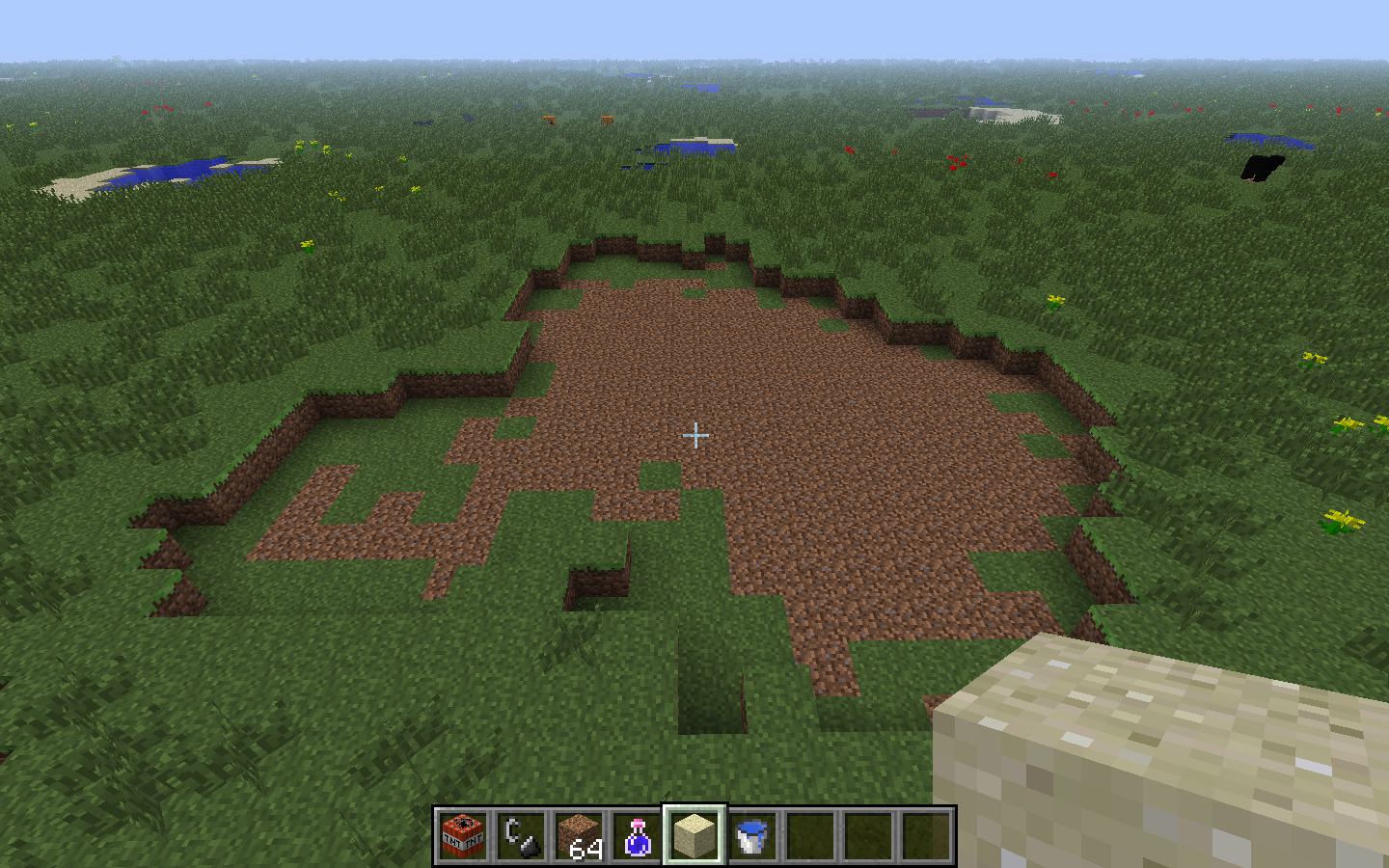Select the water bucket in the hotbar

click(x=749, y=837)
